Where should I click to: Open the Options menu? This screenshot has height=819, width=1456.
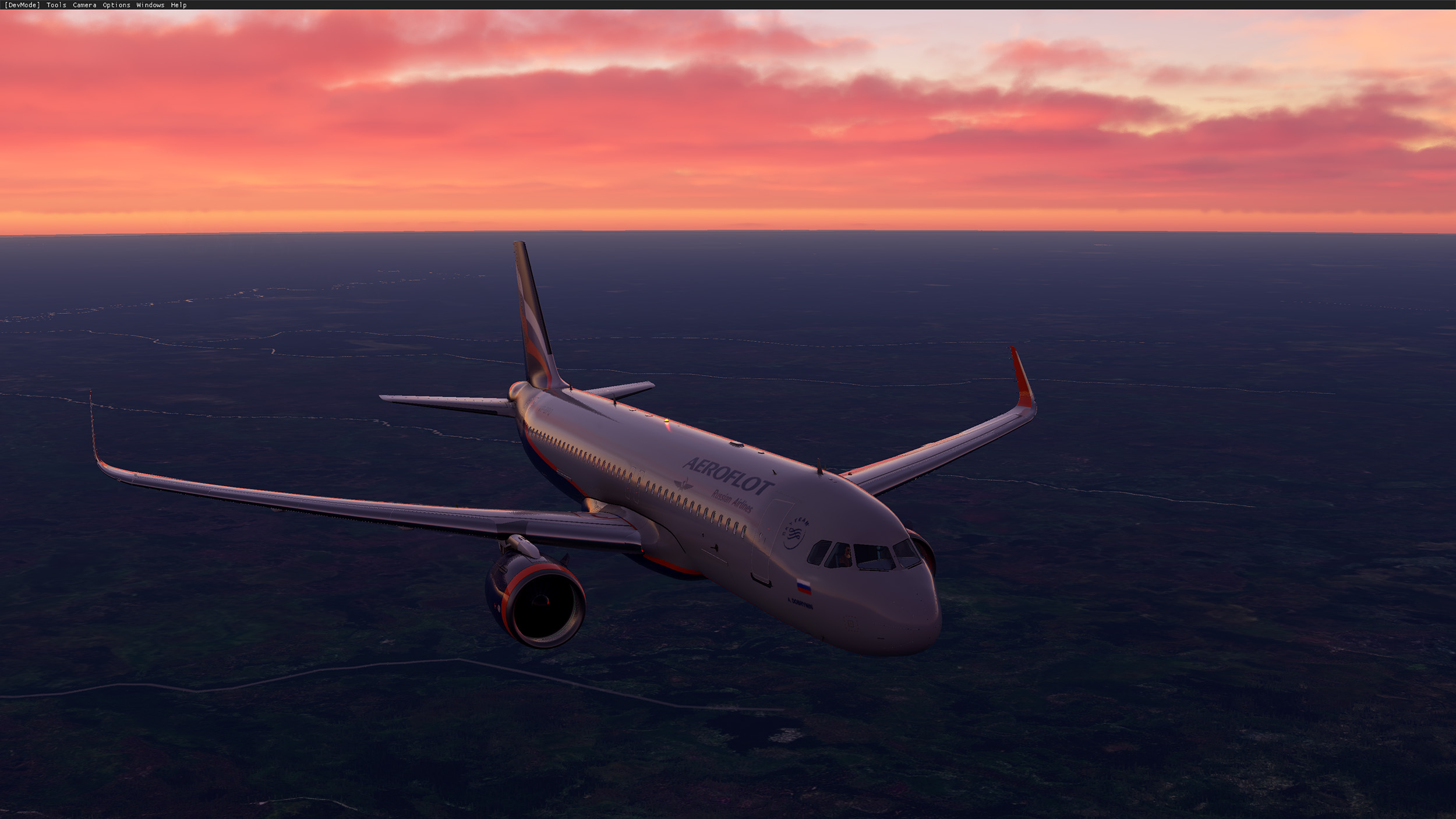point(116,5)
